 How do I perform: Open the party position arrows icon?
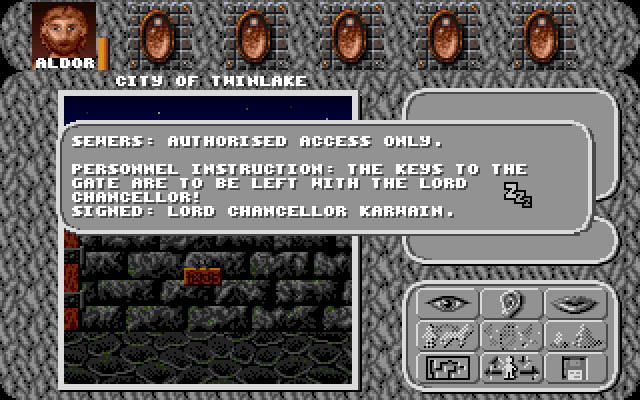tap(509, 367)
